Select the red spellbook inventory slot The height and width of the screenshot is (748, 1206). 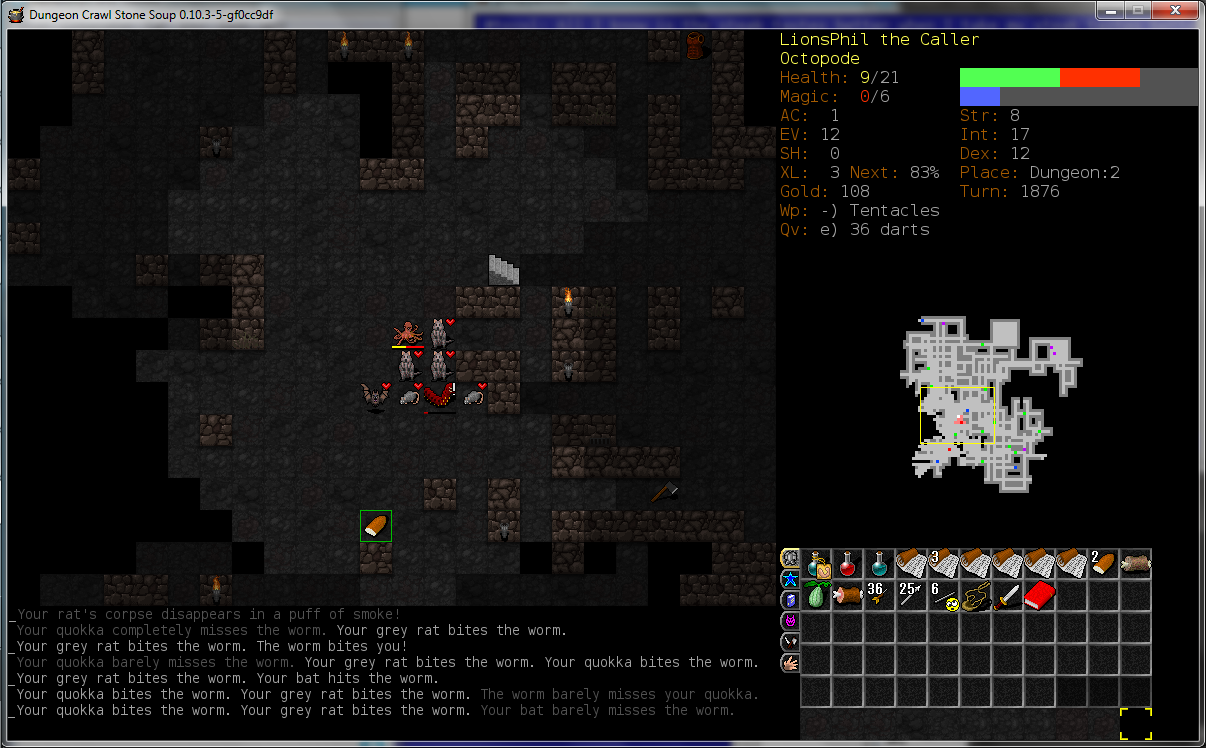click(x=1040, y=596)
